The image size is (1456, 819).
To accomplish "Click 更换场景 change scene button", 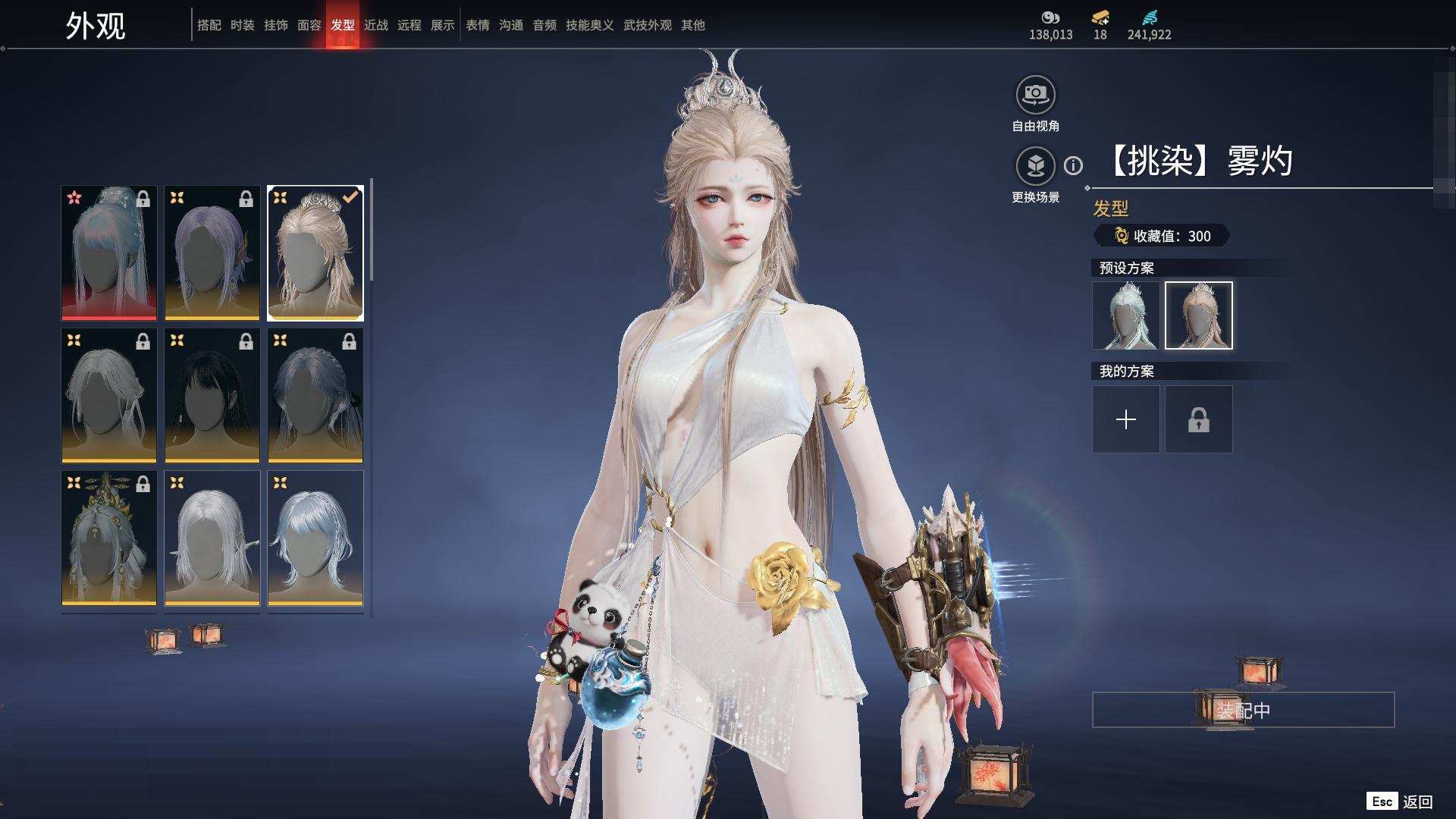I will 1035,166.
